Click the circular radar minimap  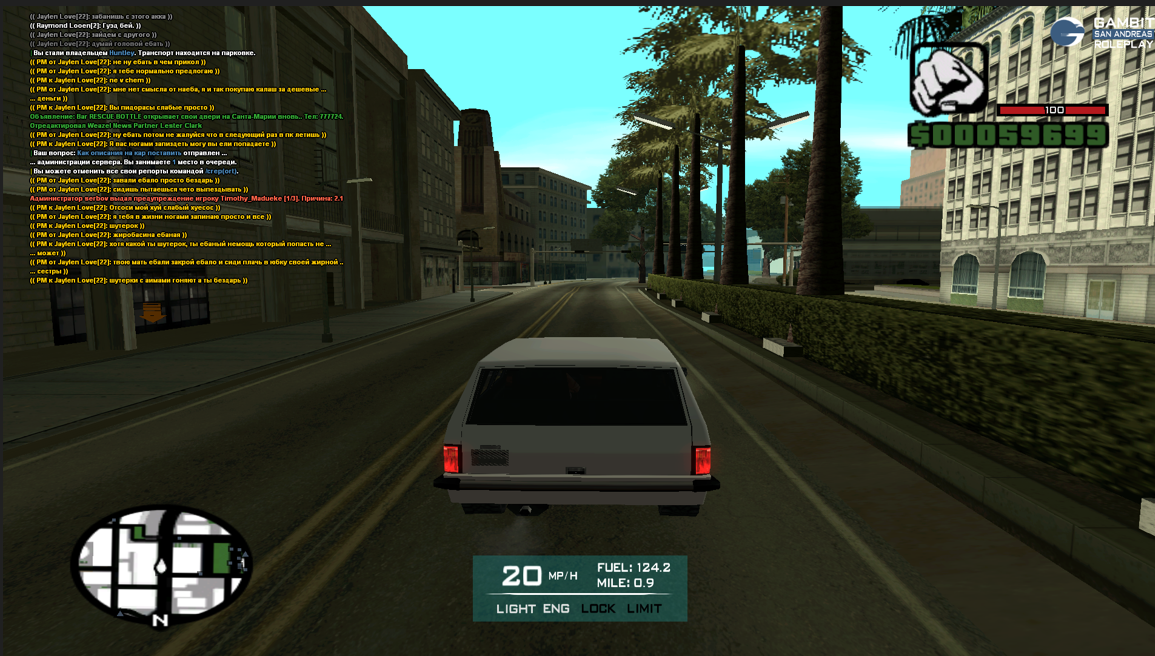coord(161,565)
